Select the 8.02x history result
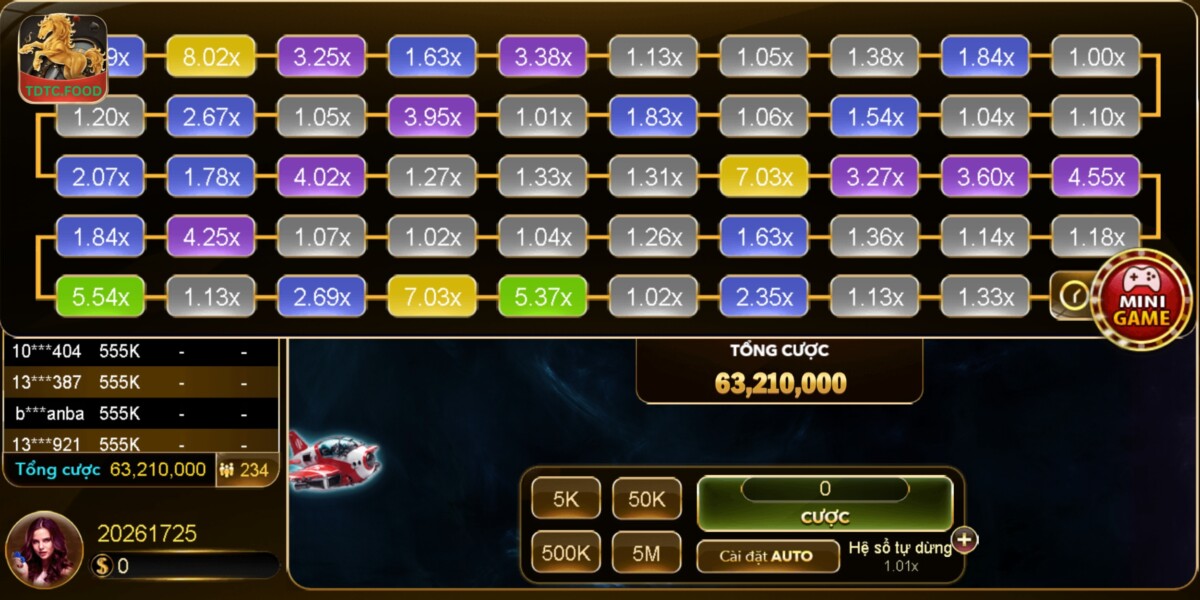 pyautogui.click(x=211, y=57)
